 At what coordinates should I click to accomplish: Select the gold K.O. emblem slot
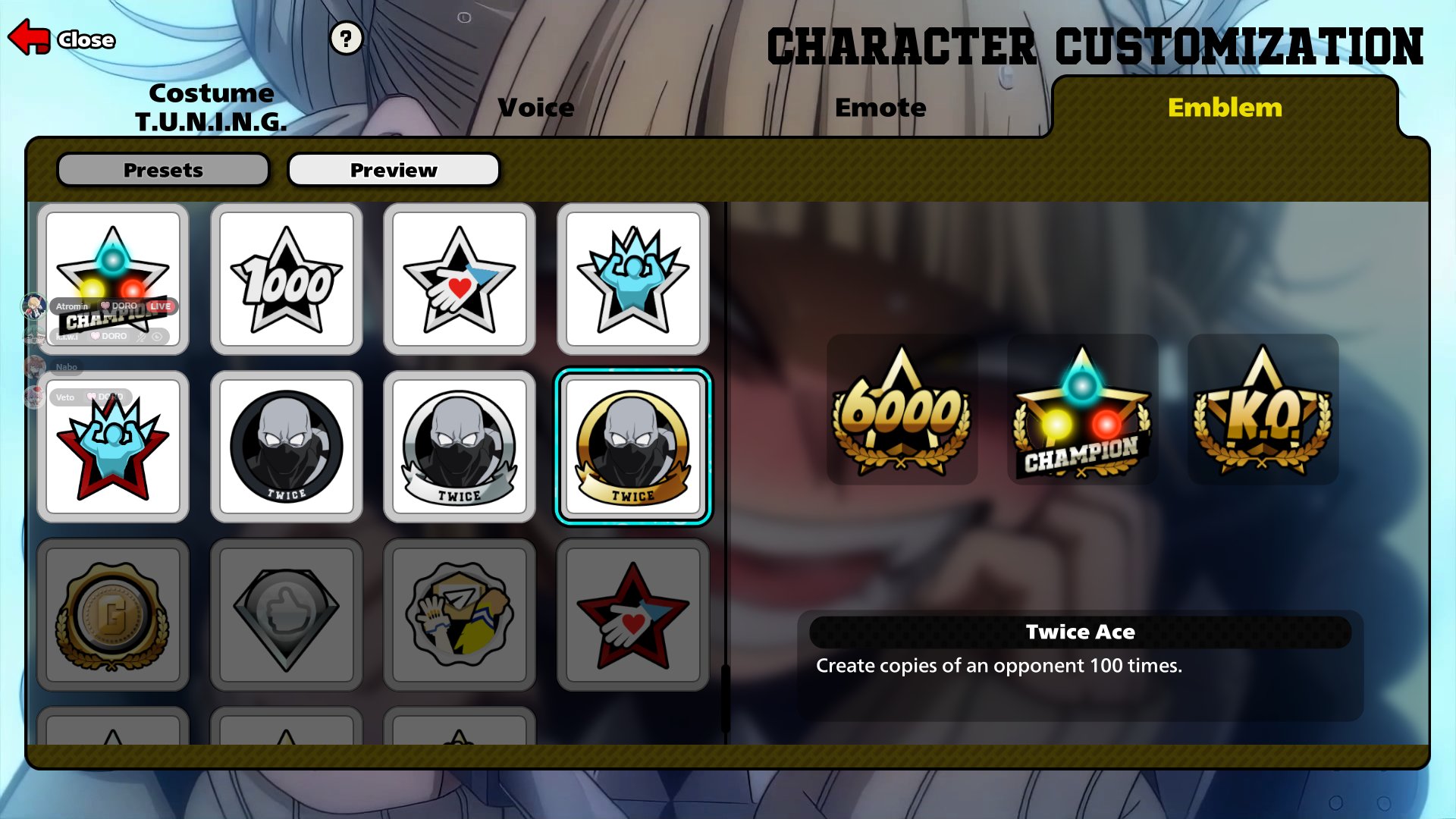[x=1263, y=409]
